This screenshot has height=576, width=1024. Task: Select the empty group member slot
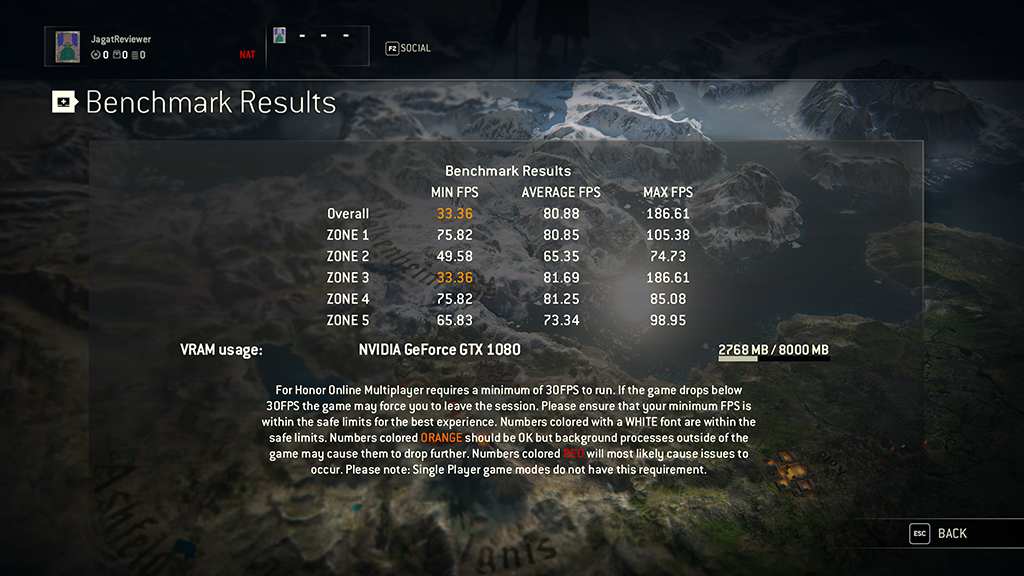tap(318, 45)
